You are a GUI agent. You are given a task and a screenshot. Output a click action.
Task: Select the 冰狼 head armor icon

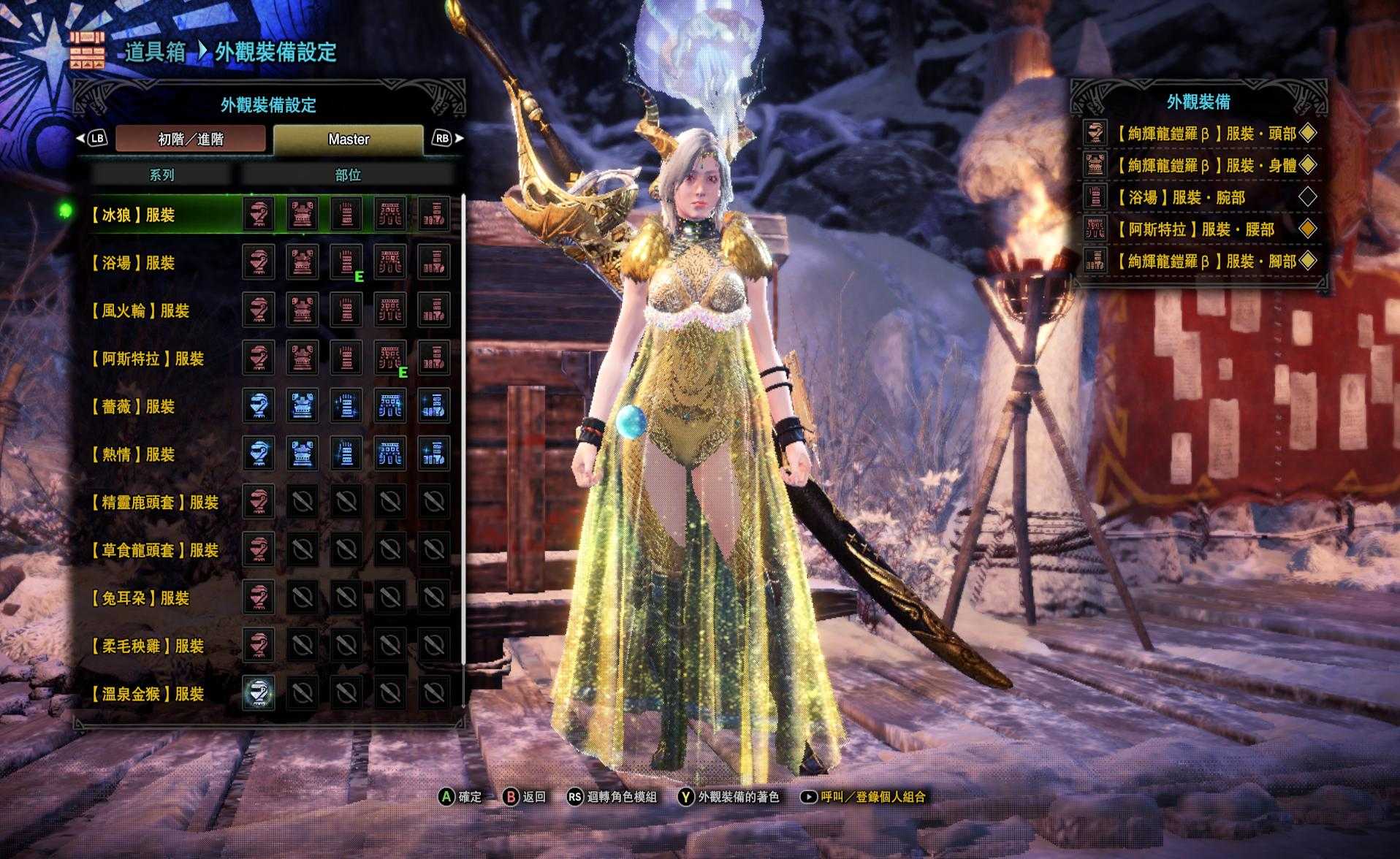coord(259,214)
